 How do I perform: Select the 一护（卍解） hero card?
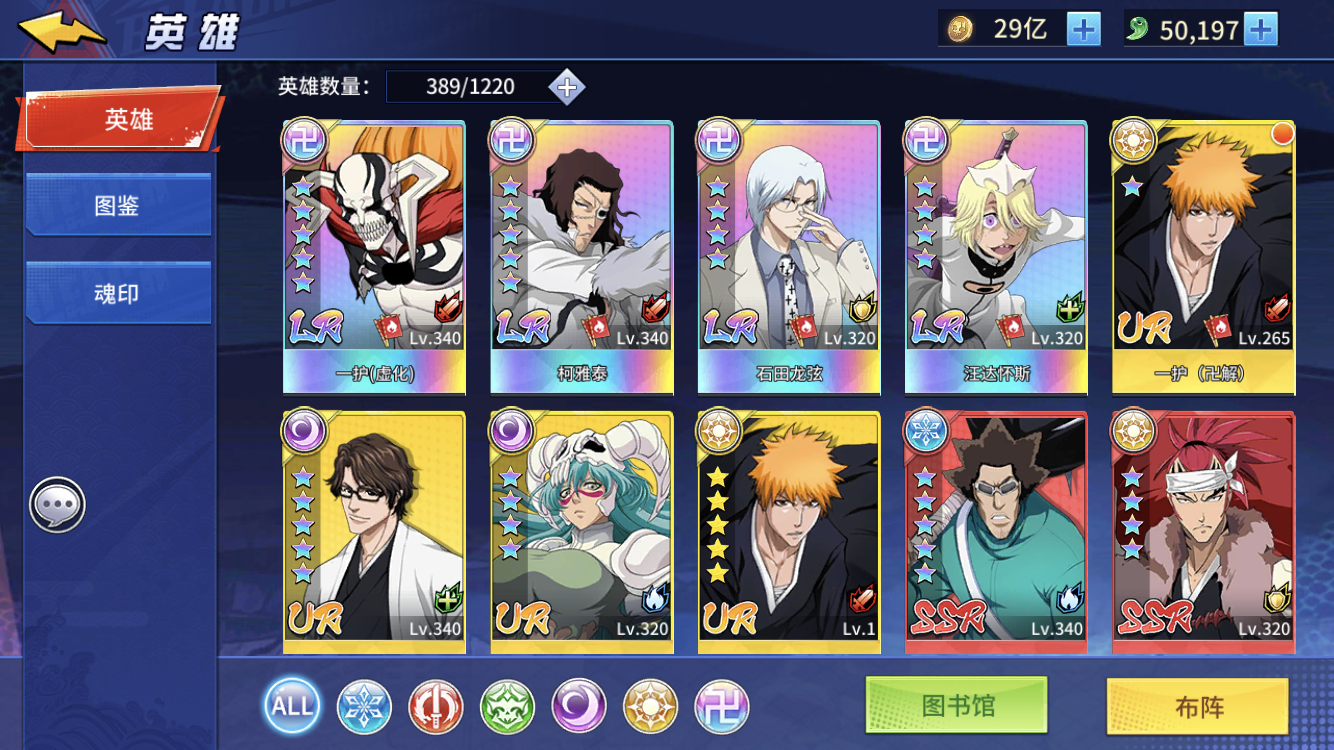(1203, 256)
